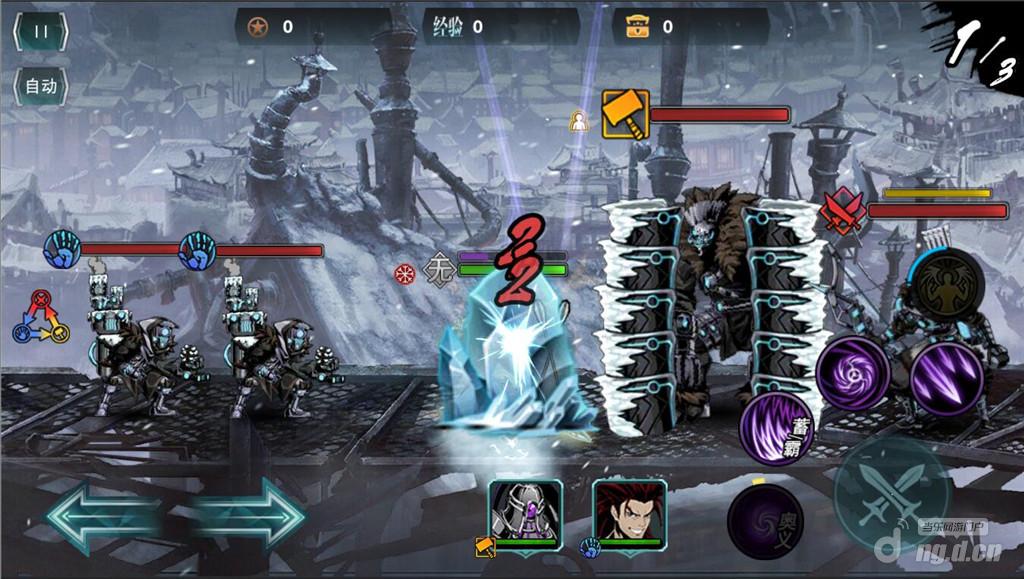This screenshot has height=579, width=1024.
Task: Tap the move right arrow
Action: click(x=250, y=515)
